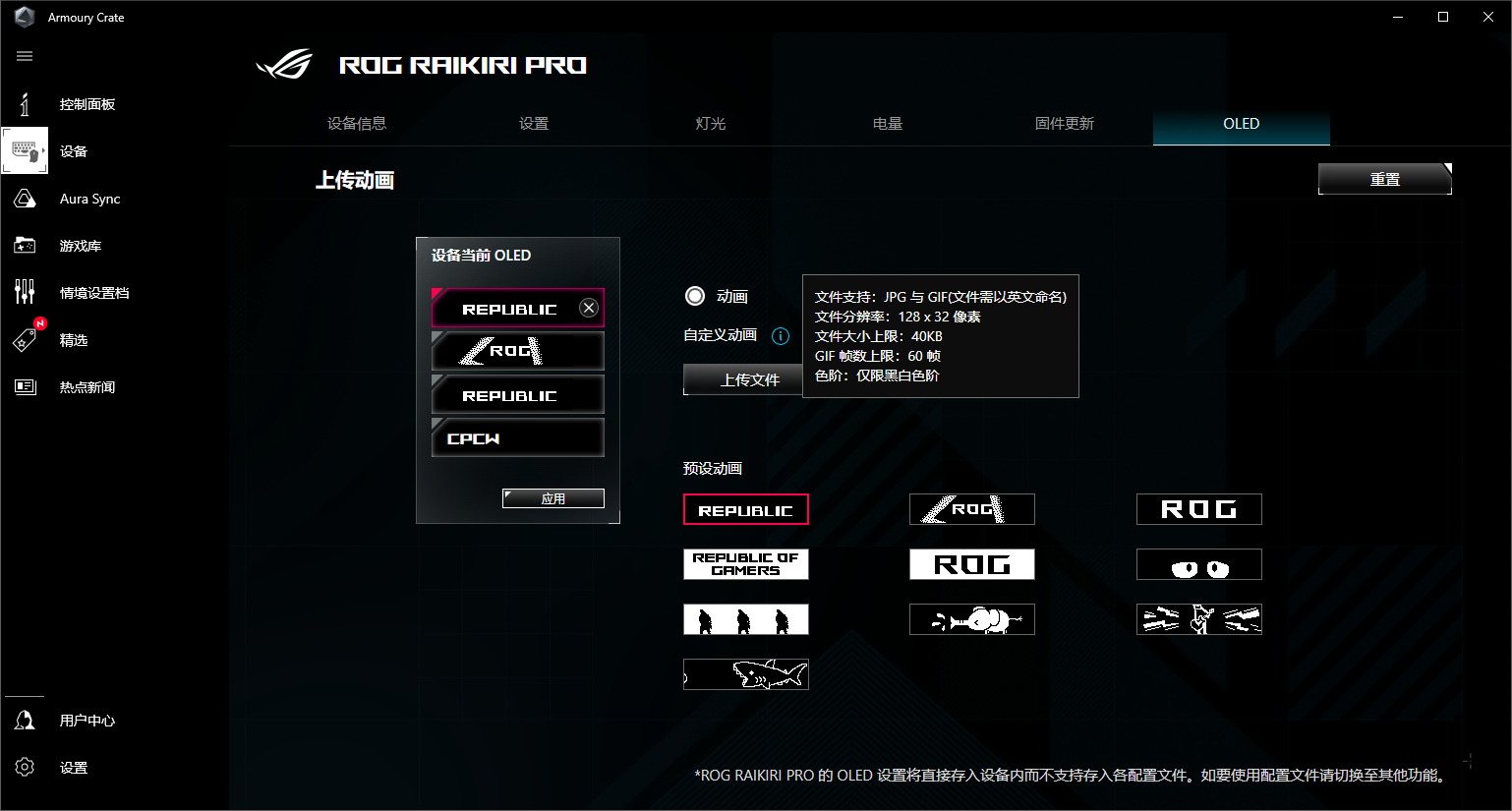
Task: Switch to the 电量 tab
Action: pos(887,124)
